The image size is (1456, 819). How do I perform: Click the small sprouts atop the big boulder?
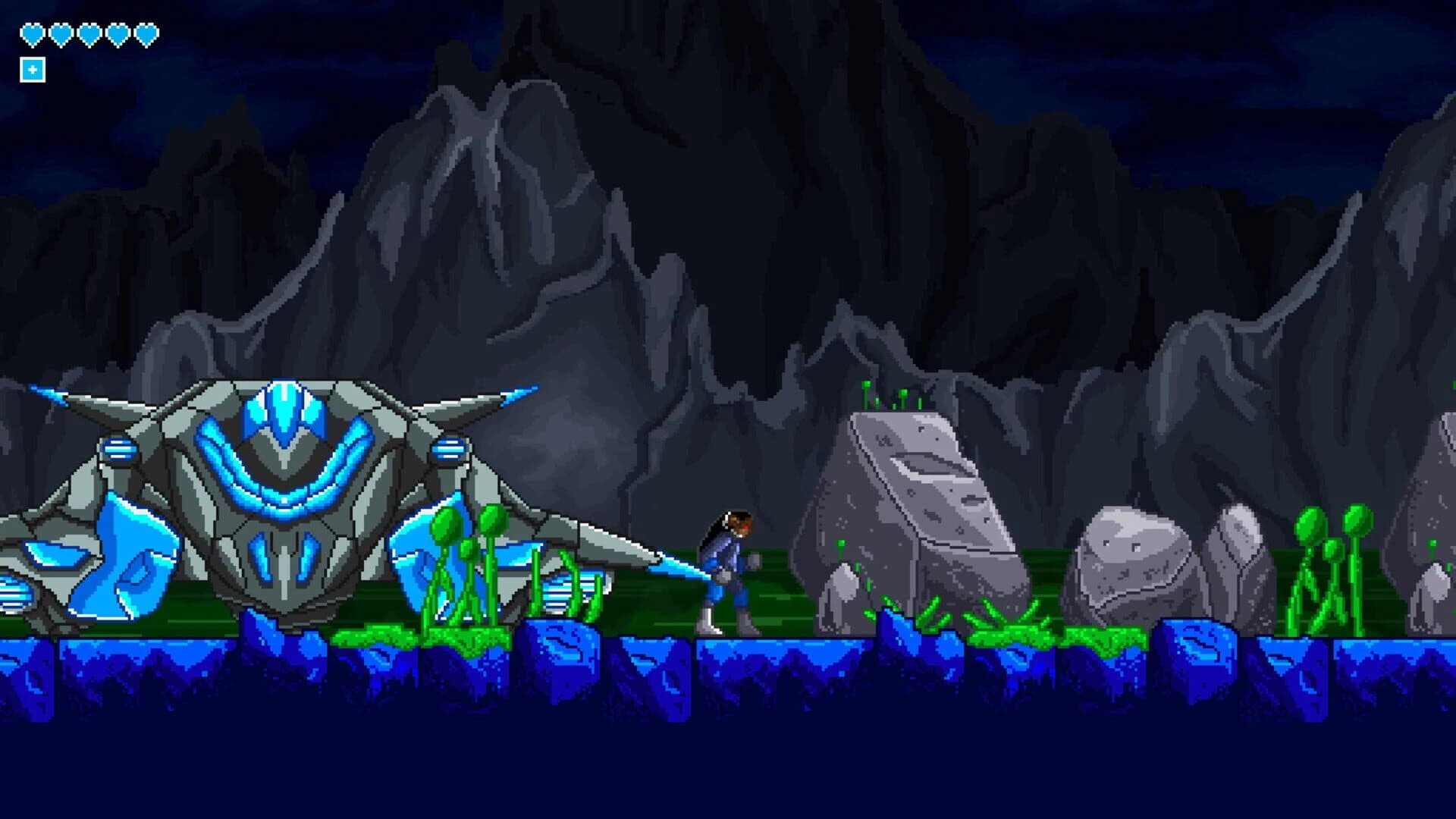[887, 394]
